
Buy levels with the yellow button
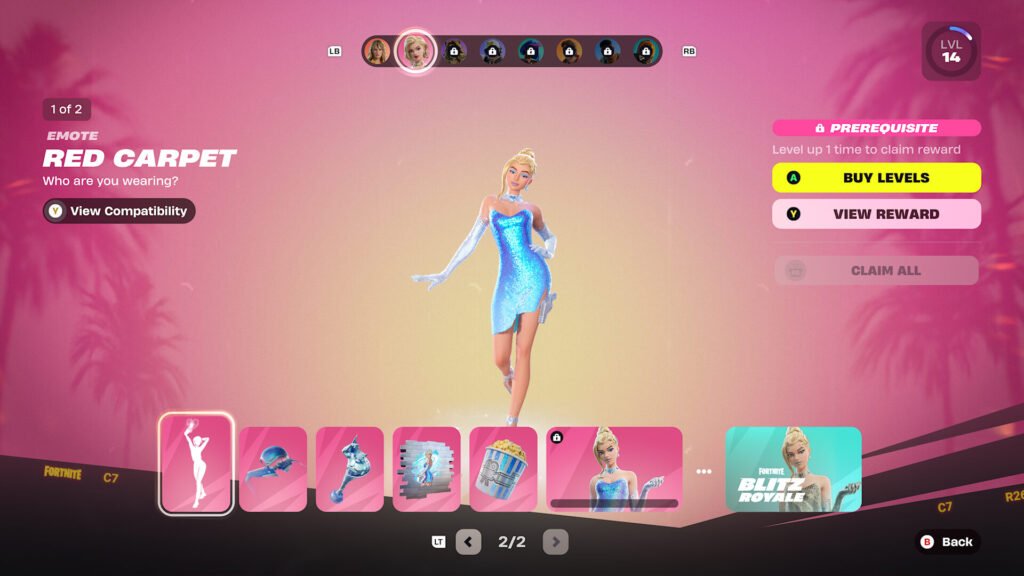coord(876,178)
